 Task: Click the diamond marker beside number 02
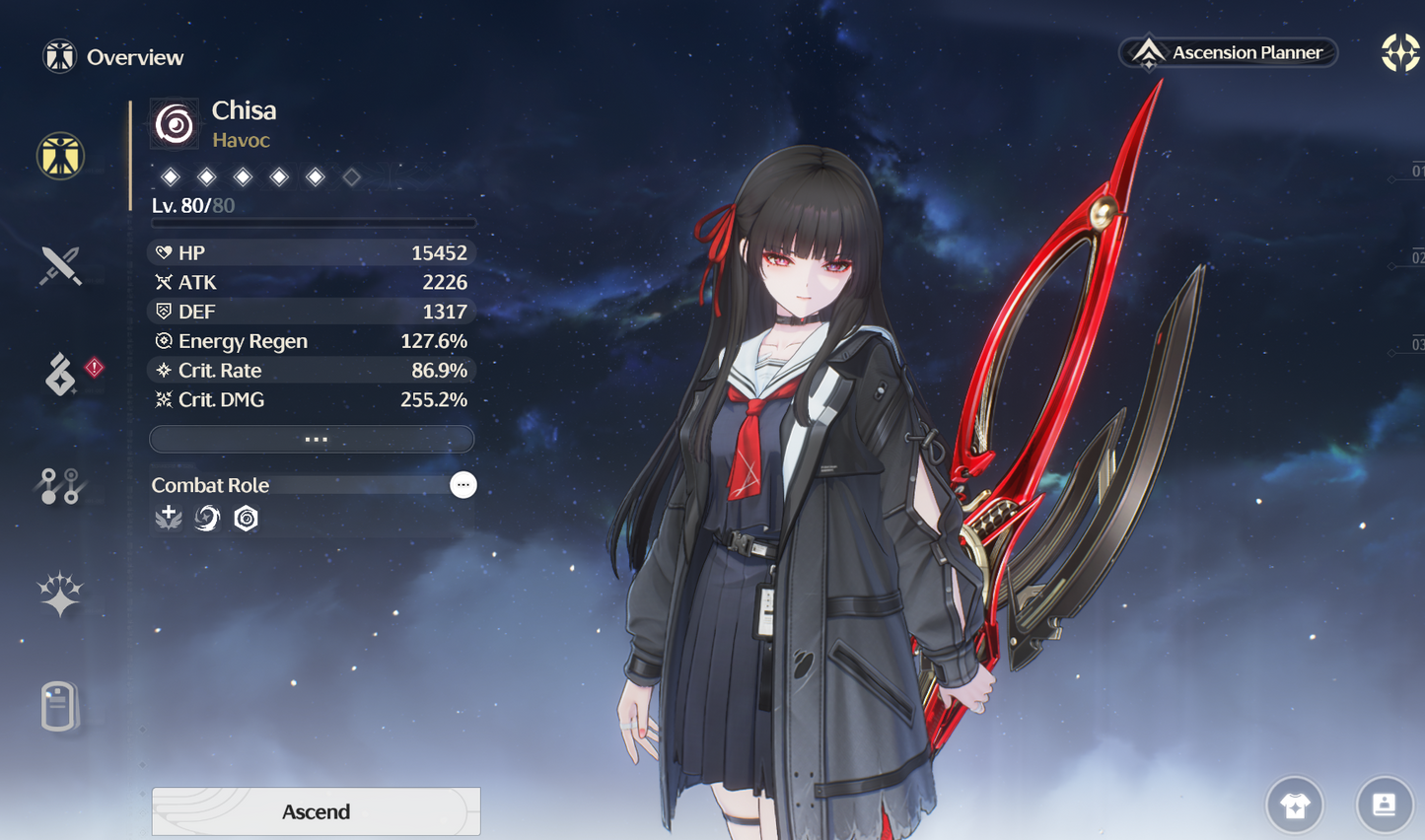(1391, 267)
